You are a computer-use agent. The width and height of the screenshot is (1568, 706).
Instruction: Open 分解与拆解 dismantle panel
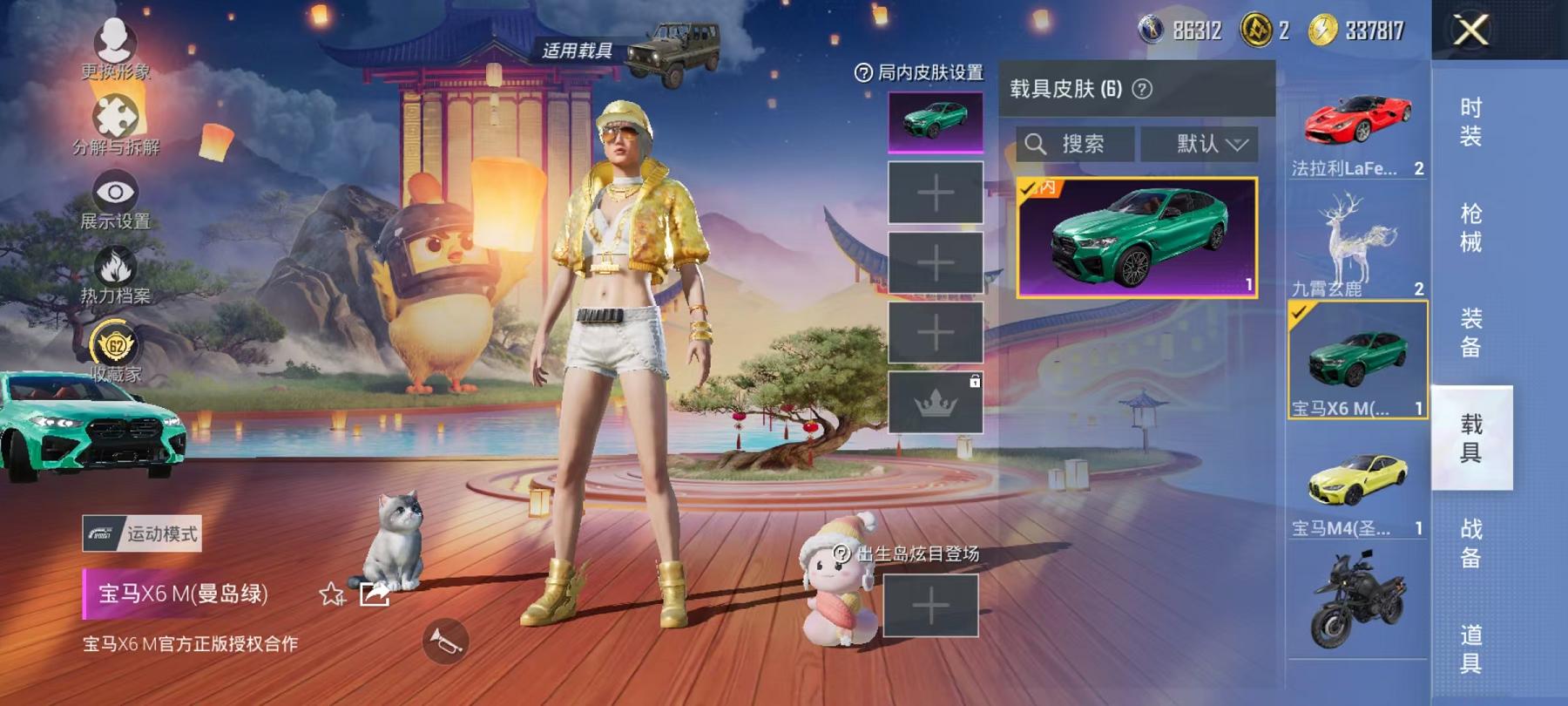[x=116, y=113]
